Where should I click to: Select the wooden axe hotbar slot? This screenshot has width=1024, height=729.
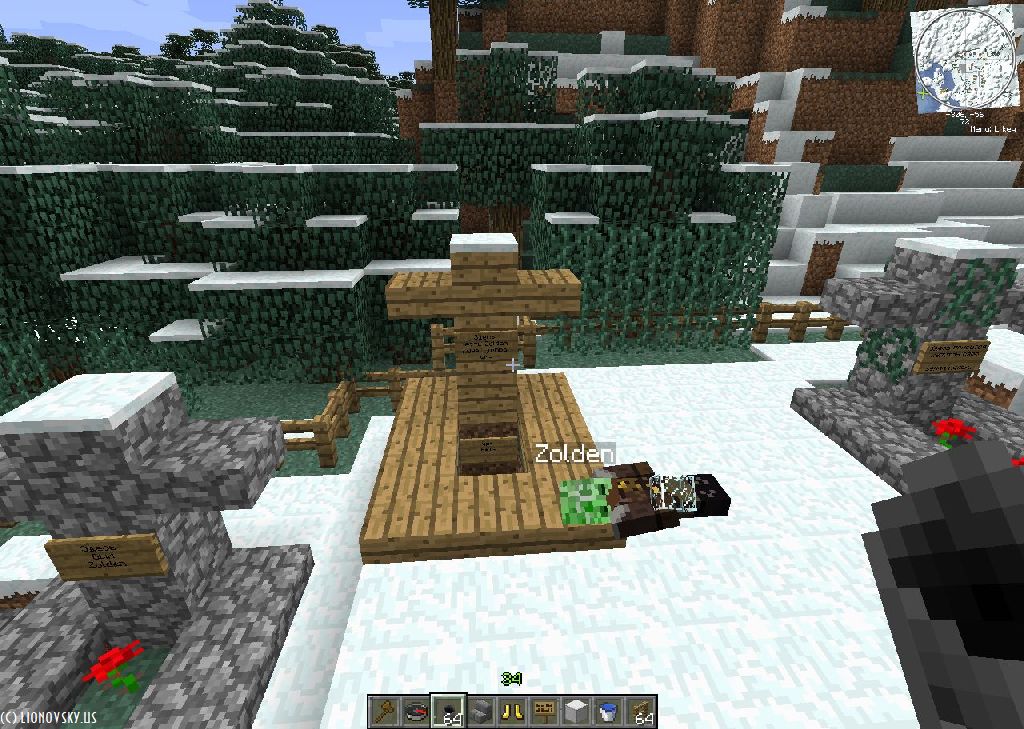[385, 711]
